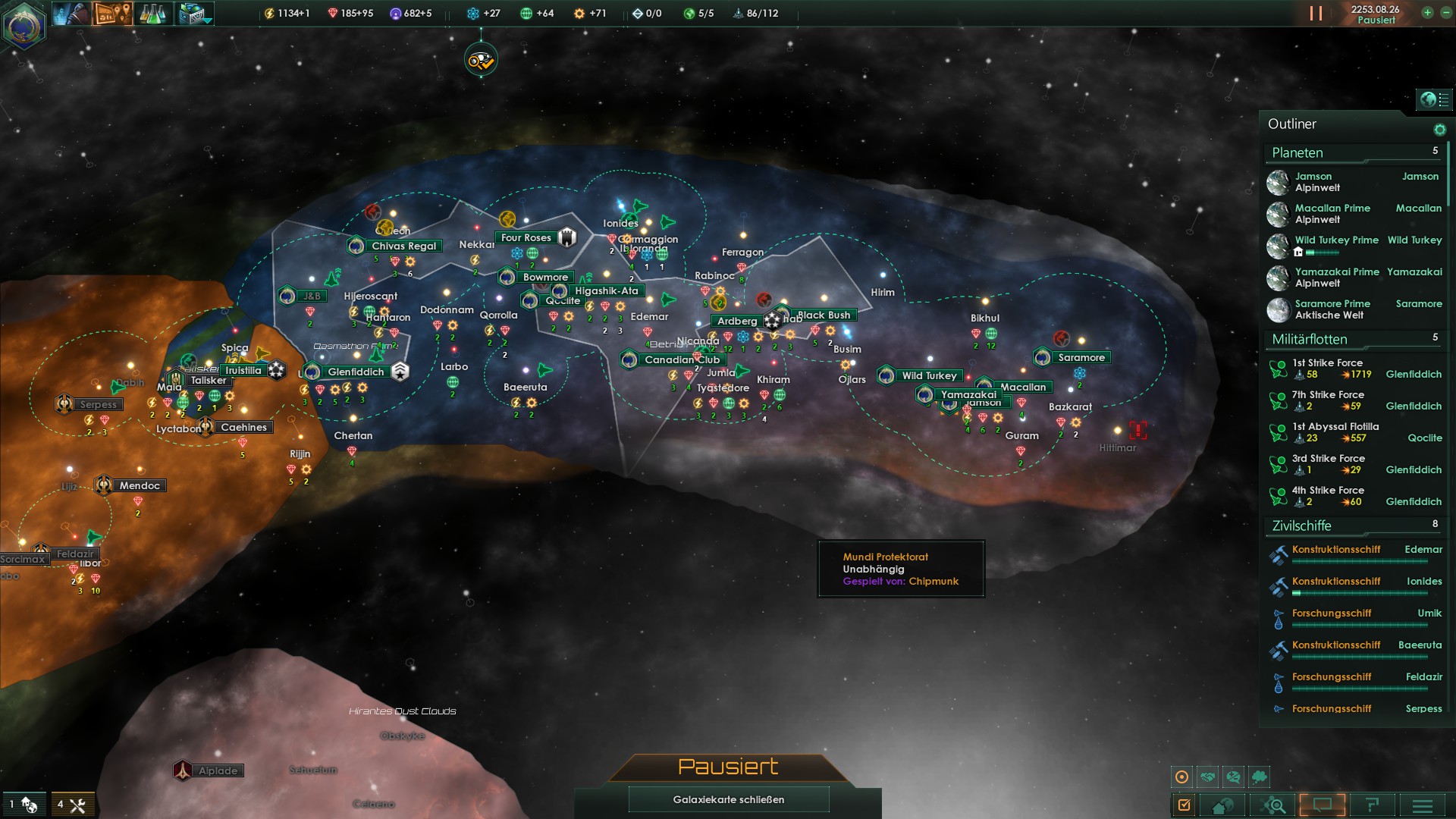This screenshot has width=1456, height=819.
Task: Toggle the game pause button
Action: (x=1316, y=14)
